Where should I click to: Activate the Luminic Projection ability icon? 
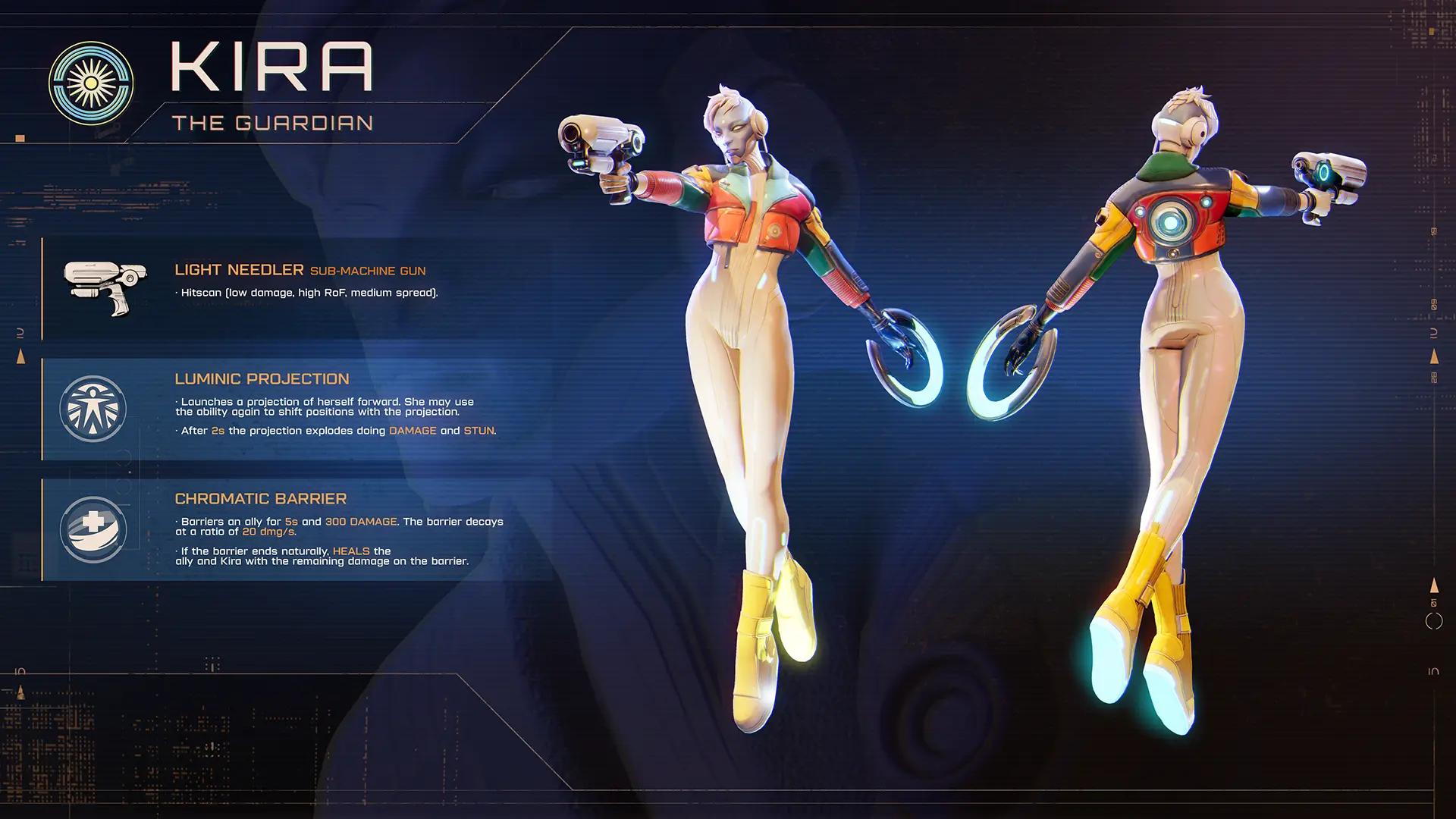point(93,409)
